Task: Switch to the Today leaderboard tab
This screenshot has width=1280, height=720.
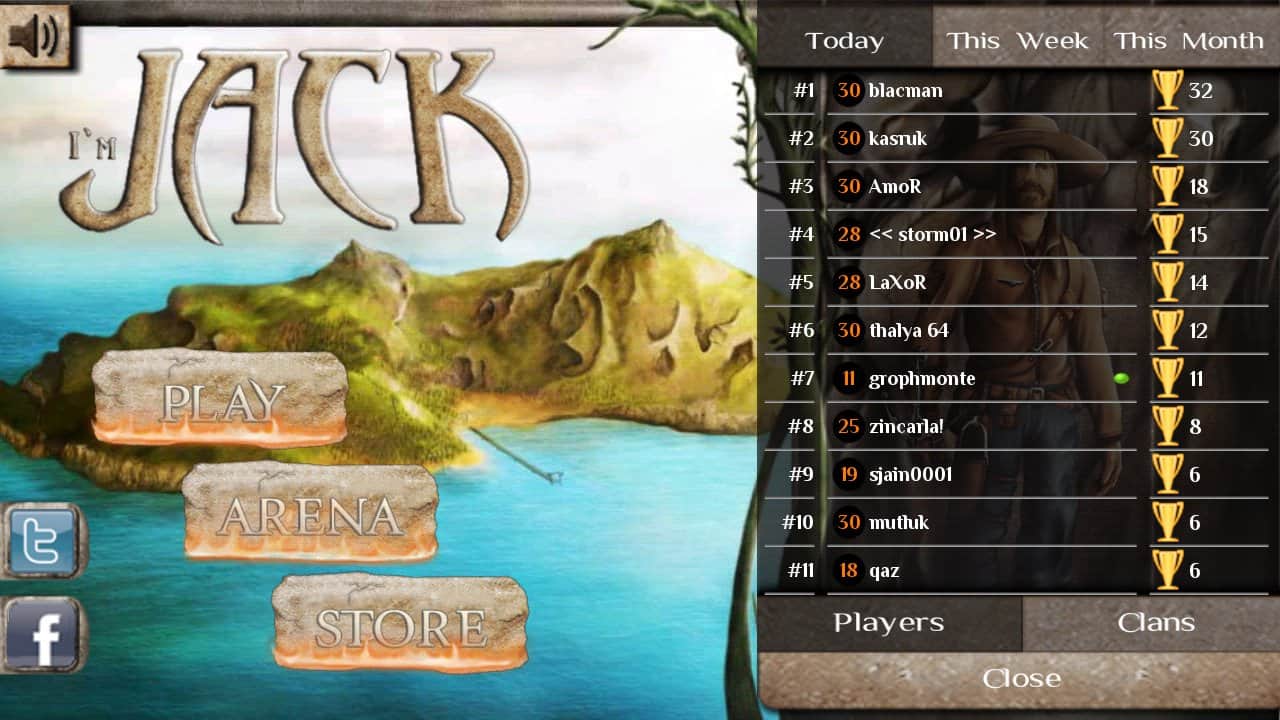Action: pyautogui.click(x=845, y=41)
